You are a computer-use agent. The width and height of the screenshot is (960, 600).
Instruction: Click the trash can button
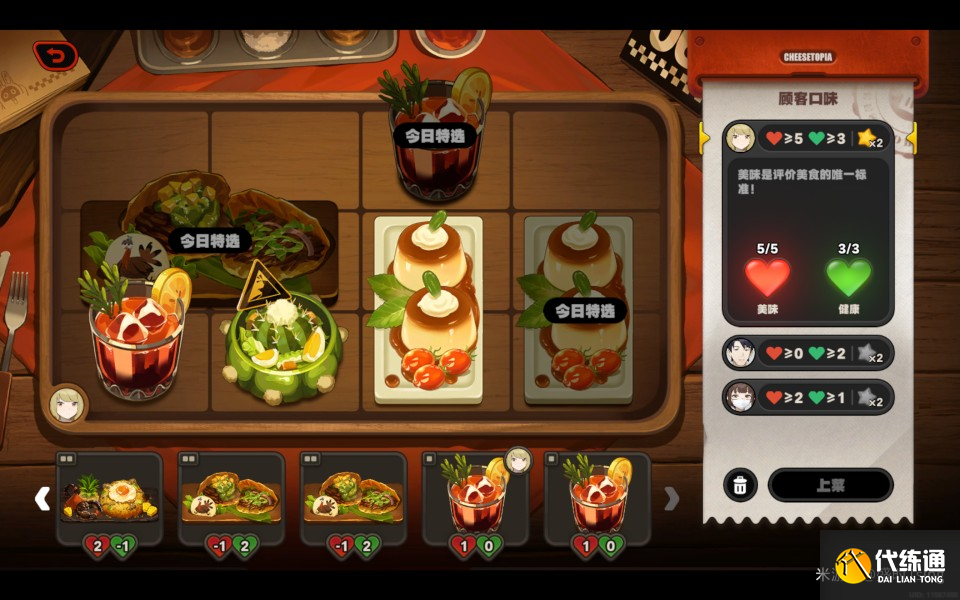pos(739,486)
